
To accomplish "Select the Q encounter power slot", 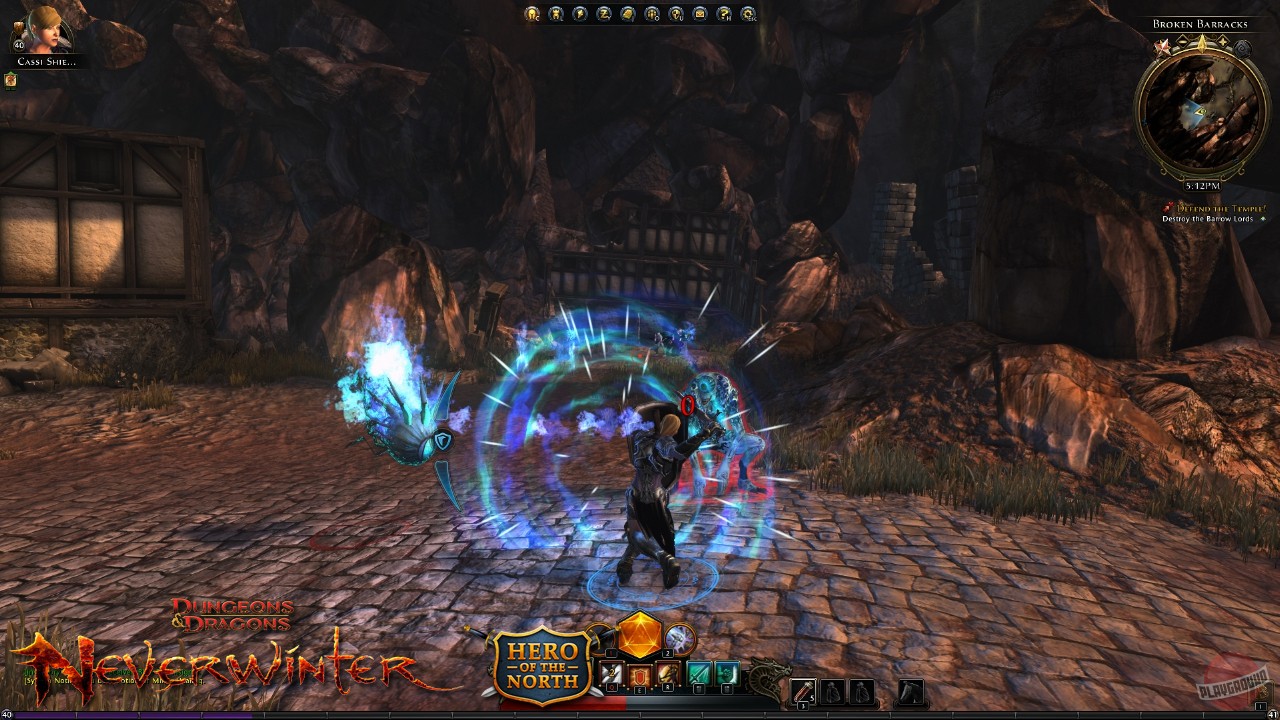I will (612, 672).
